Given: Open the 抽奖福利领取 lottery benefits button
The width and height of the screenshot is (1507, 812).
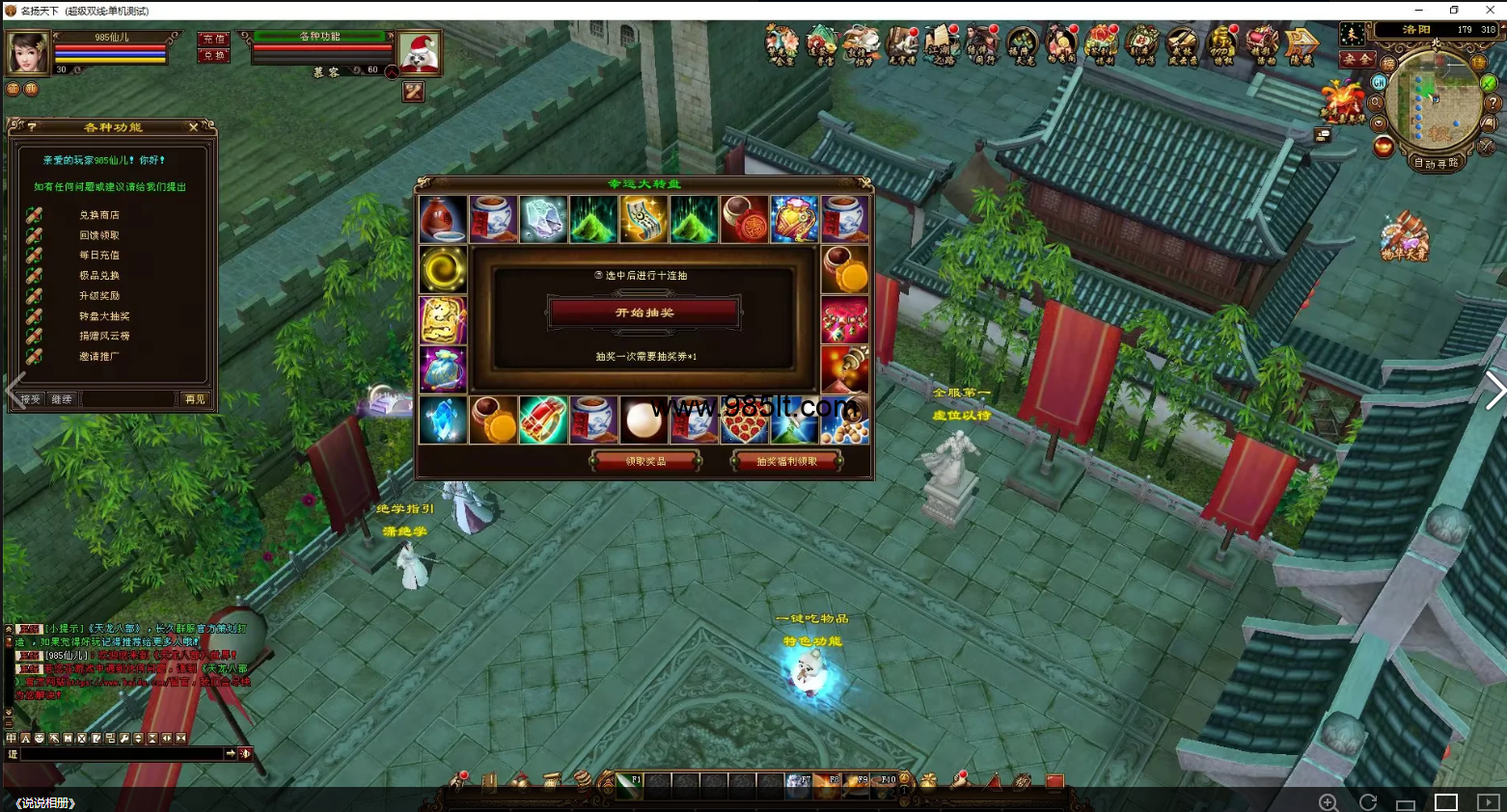Looking at the screenshot, I should click(x=786, y=461).
